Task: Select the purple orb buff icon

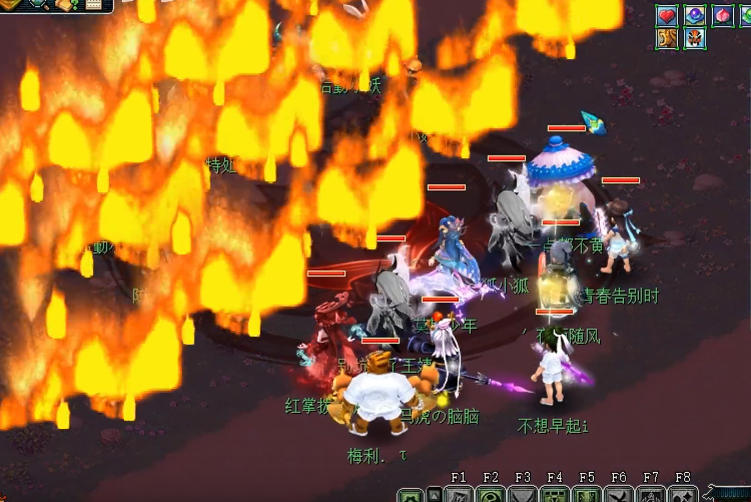Action: [x=694, y=15]
